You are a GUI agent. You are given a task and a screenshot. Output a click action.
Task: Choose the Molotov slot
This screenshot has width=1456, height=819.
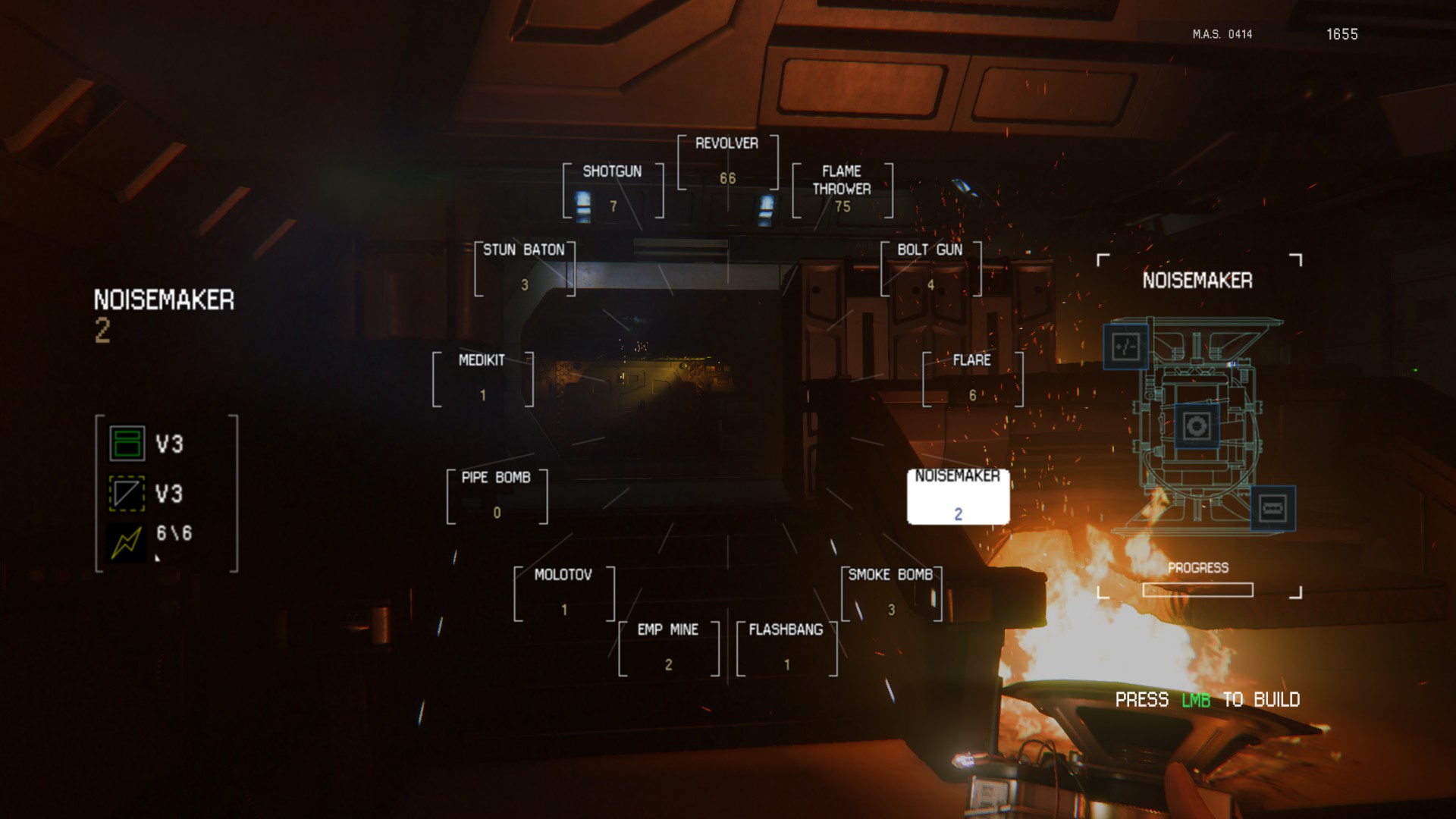[563, 593]
